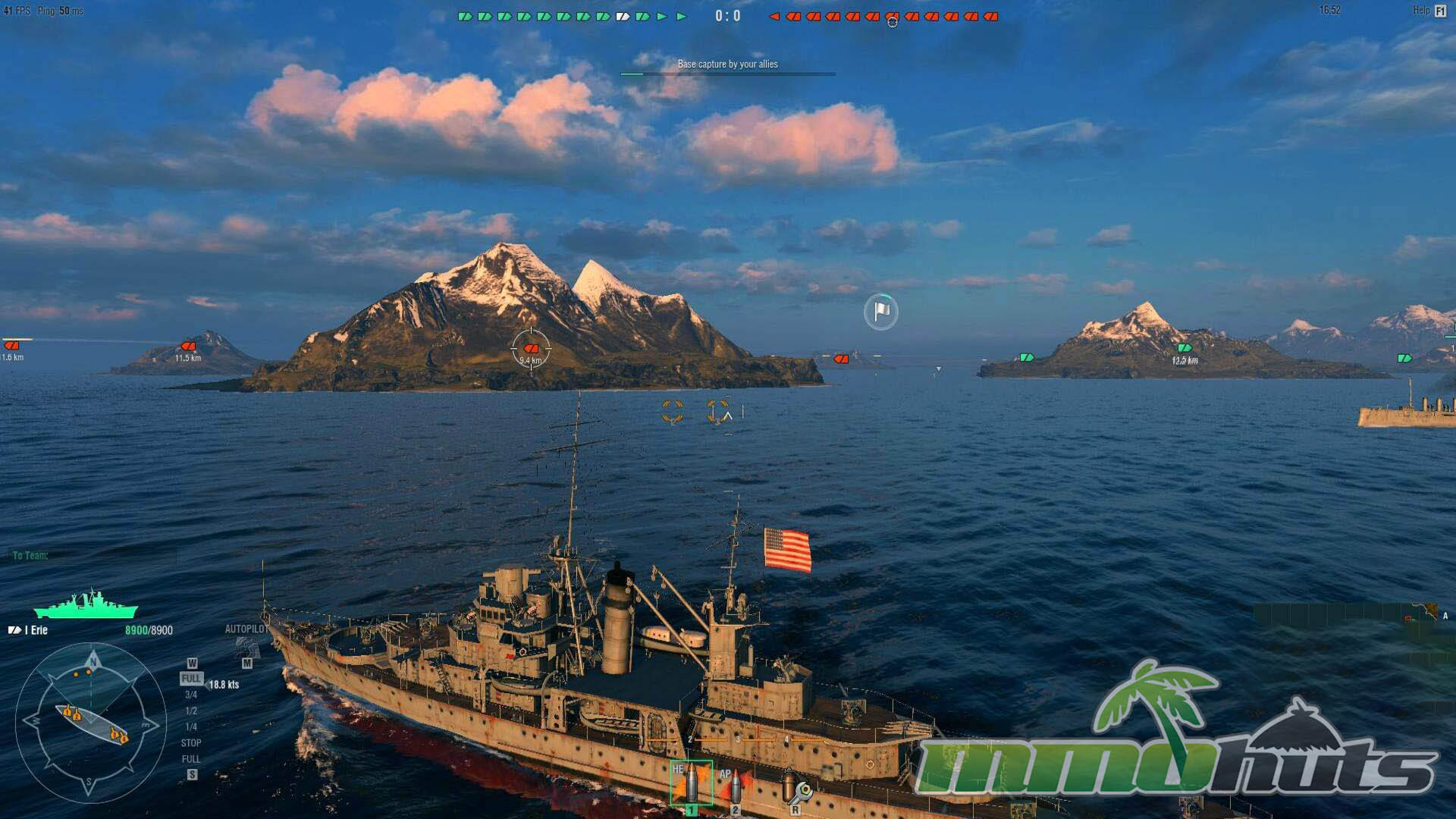This screenshot has height=819, width=1456.
Task: Set the engine telegraph to 1/2 speed
Action: (191, 711)
